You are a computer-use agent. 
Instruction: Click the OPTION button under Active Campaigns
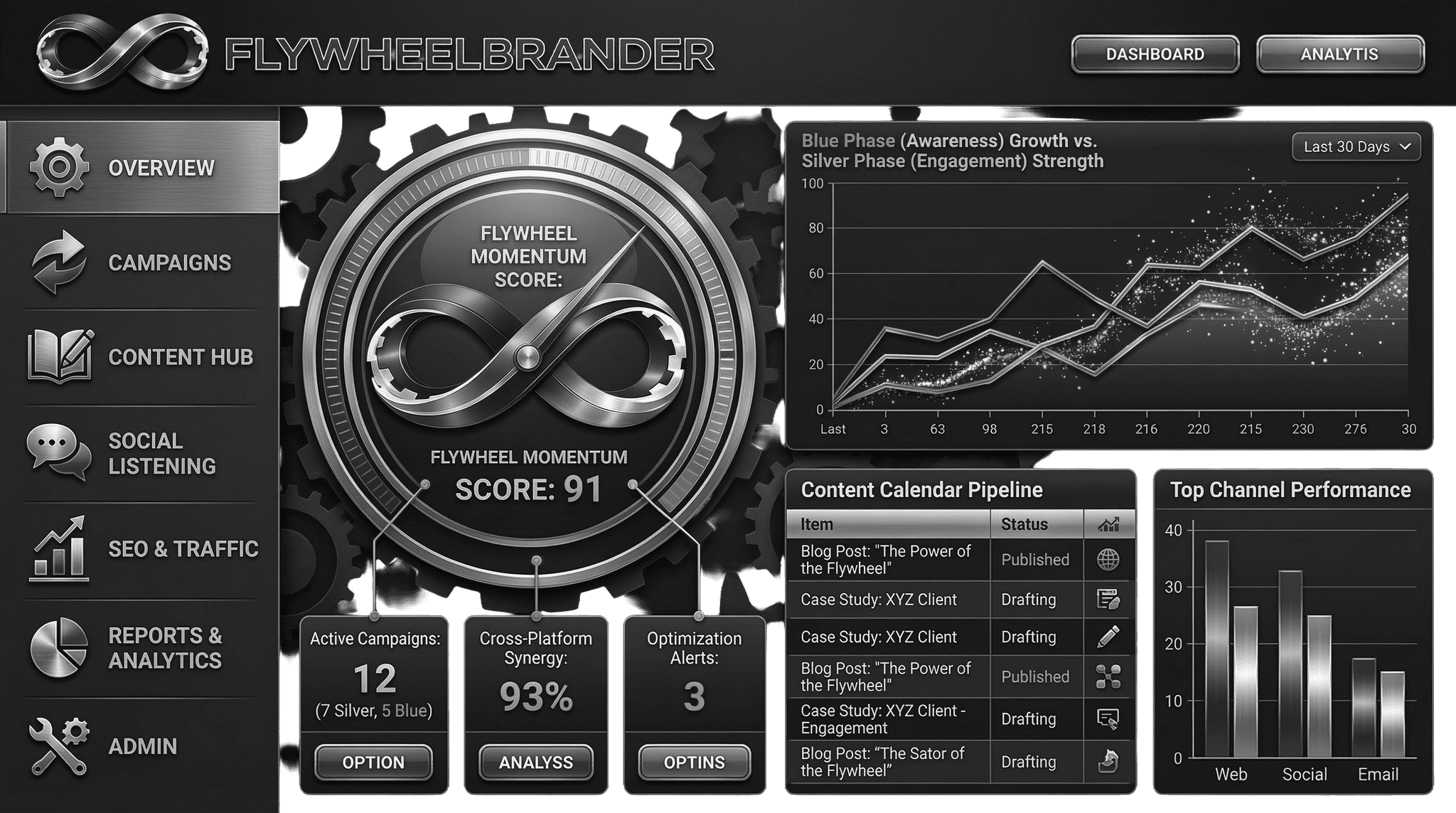click(373, 762)
